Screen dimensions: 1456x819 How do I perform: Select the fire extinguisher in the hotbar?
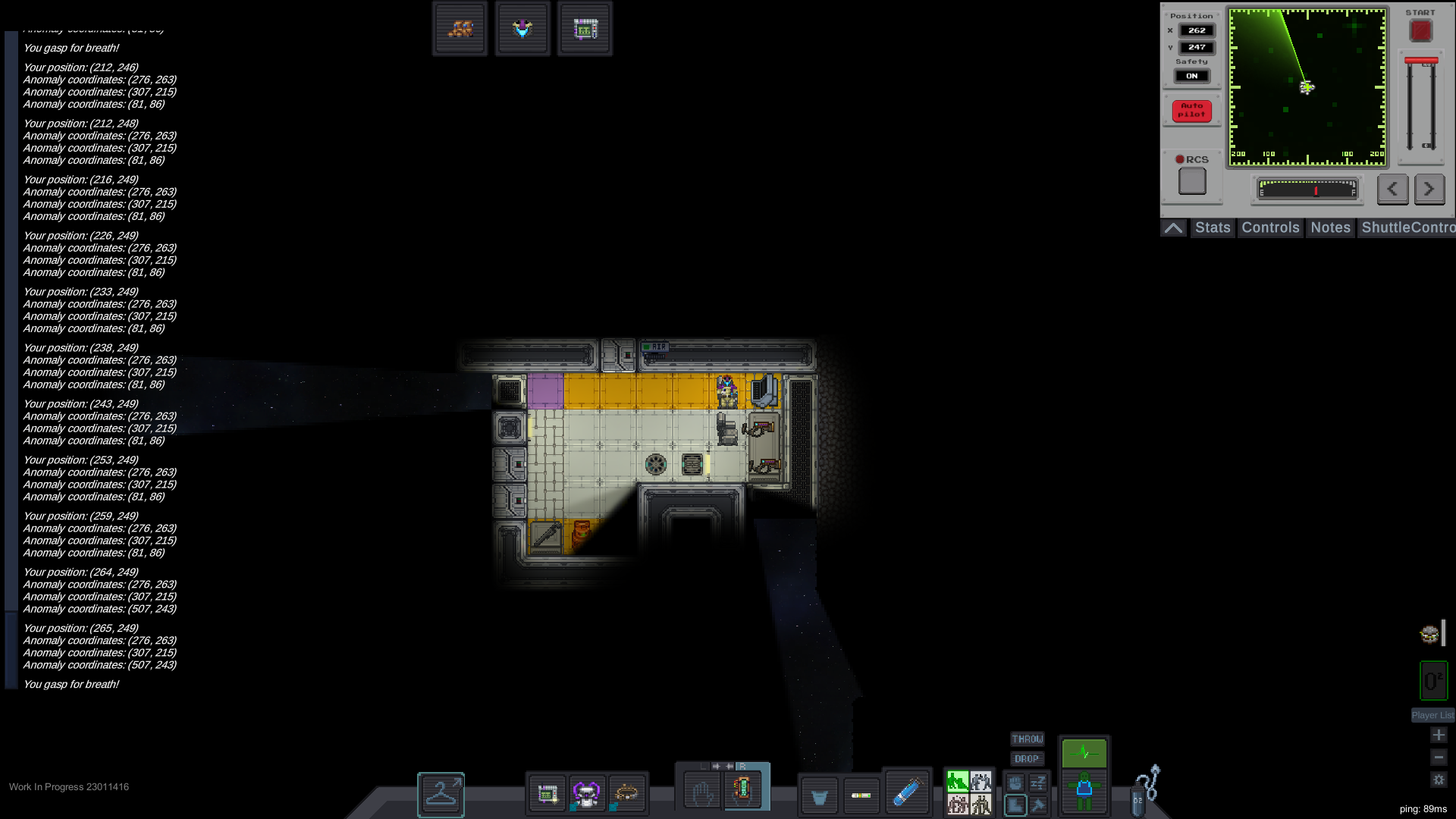tap(908, 792)
